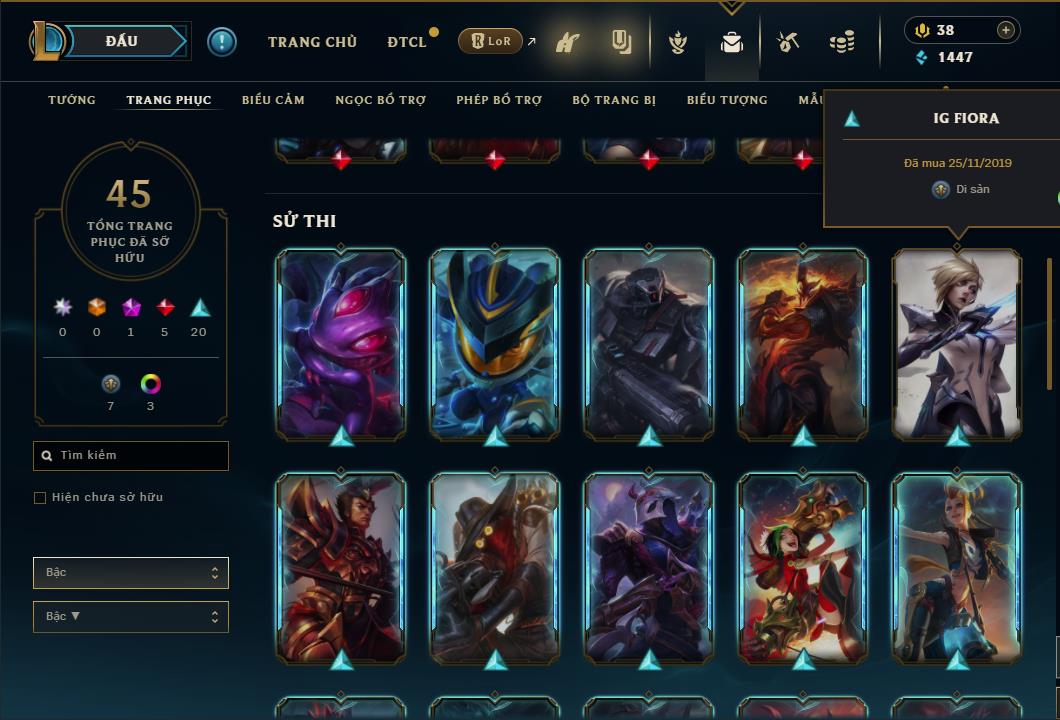Switch to the BIỂU CẢM tab
Image resolution: width=1060 pixels, height=720 pixels.
[x=273, y=100]
